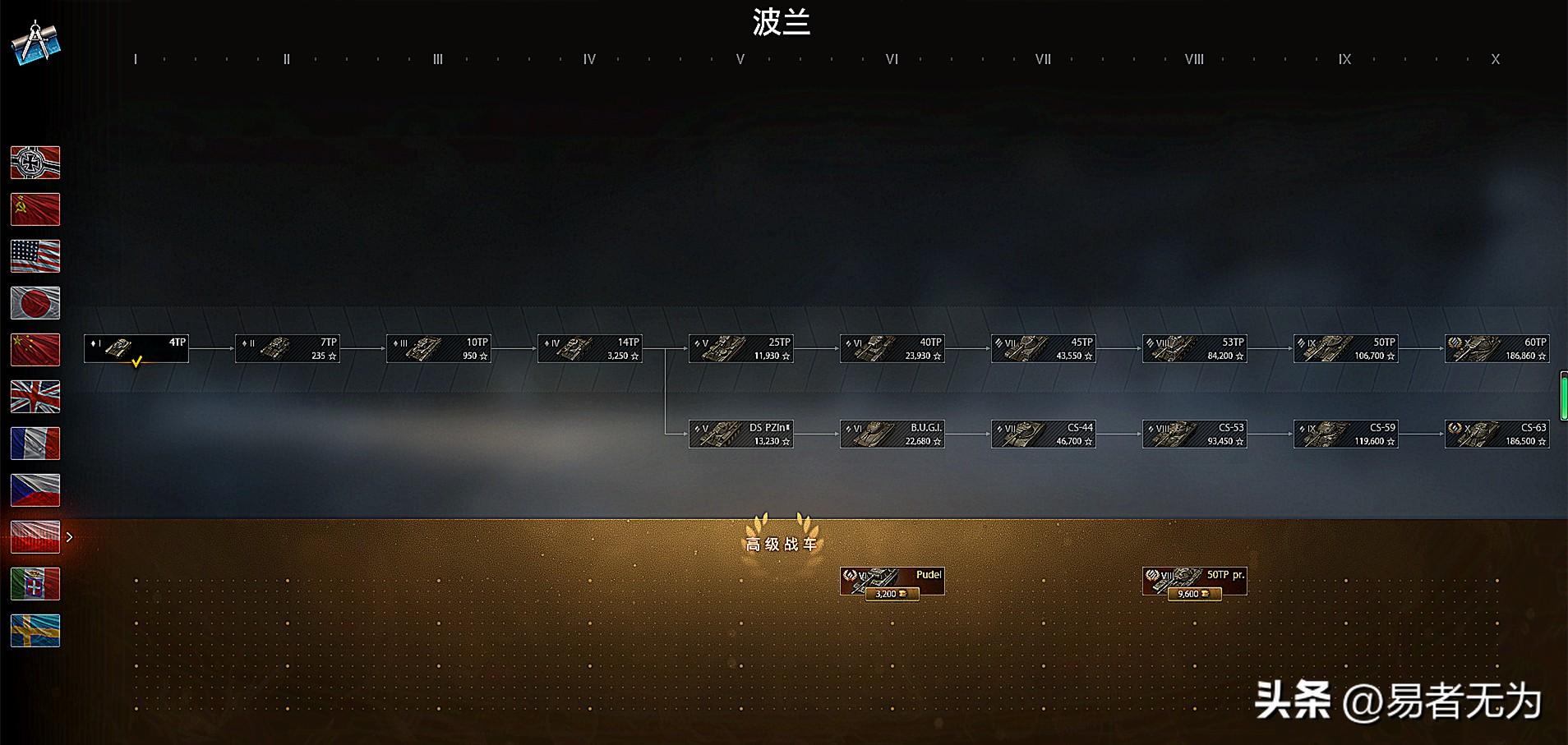Viewport: 1568px width, 745px height.
Task: Select the Pudel premium tank
Action: click(892, 581)
